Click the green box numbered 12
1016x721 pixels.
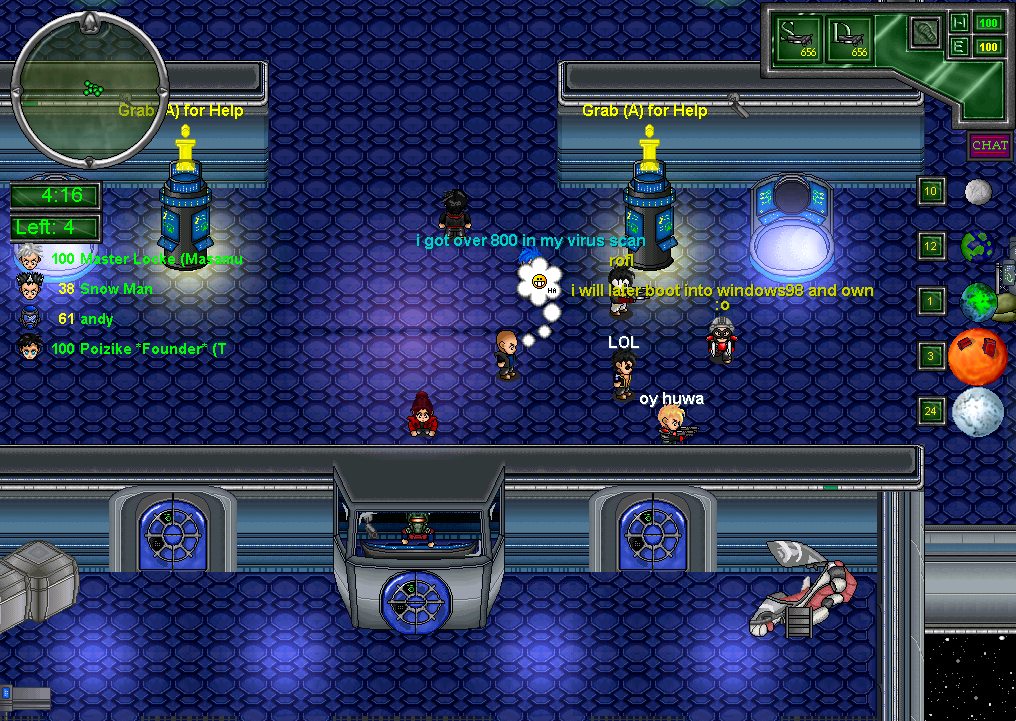[931, 246]
